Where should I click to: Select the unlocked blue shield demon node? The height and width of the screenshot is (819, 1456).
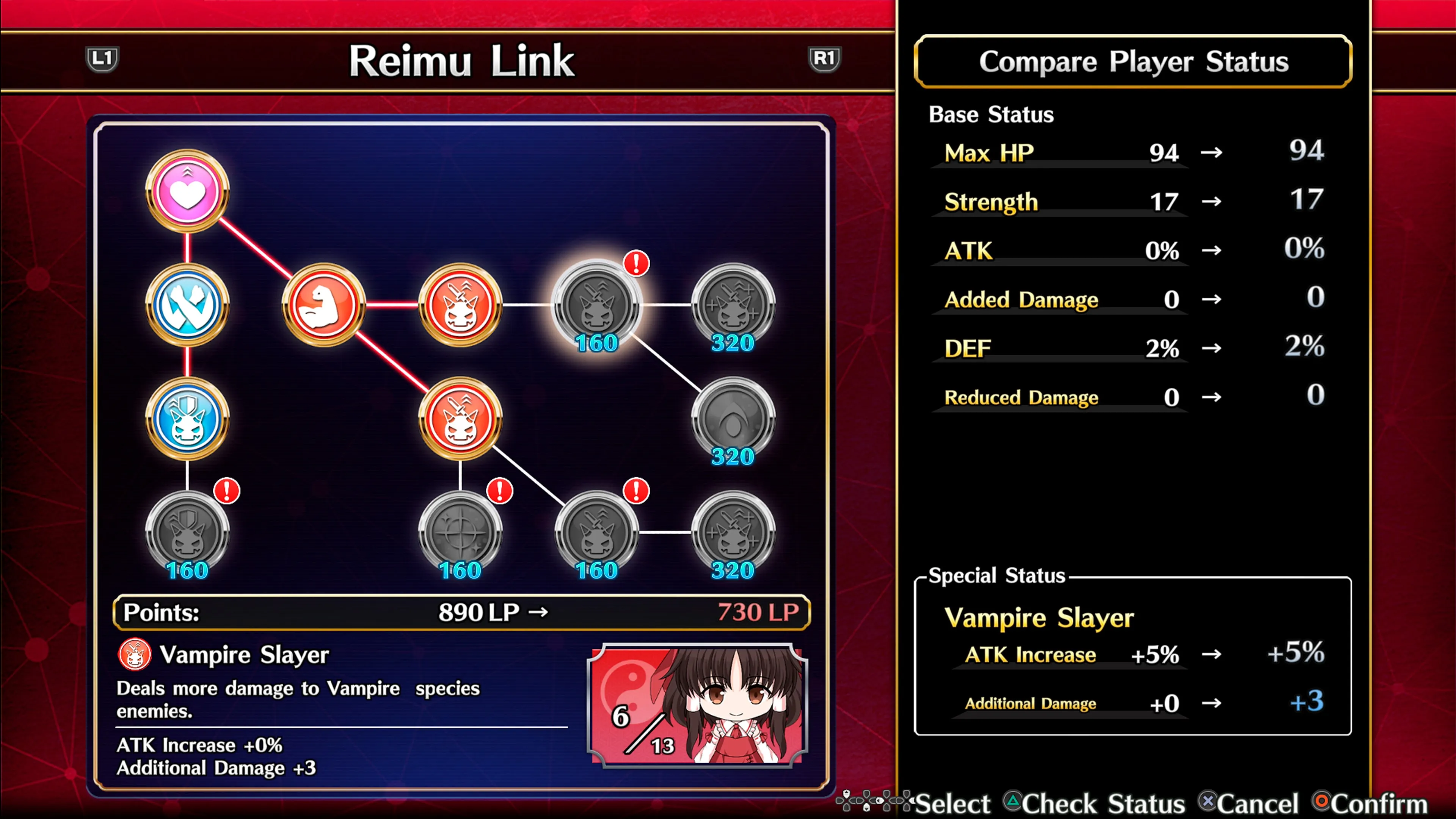187,419
